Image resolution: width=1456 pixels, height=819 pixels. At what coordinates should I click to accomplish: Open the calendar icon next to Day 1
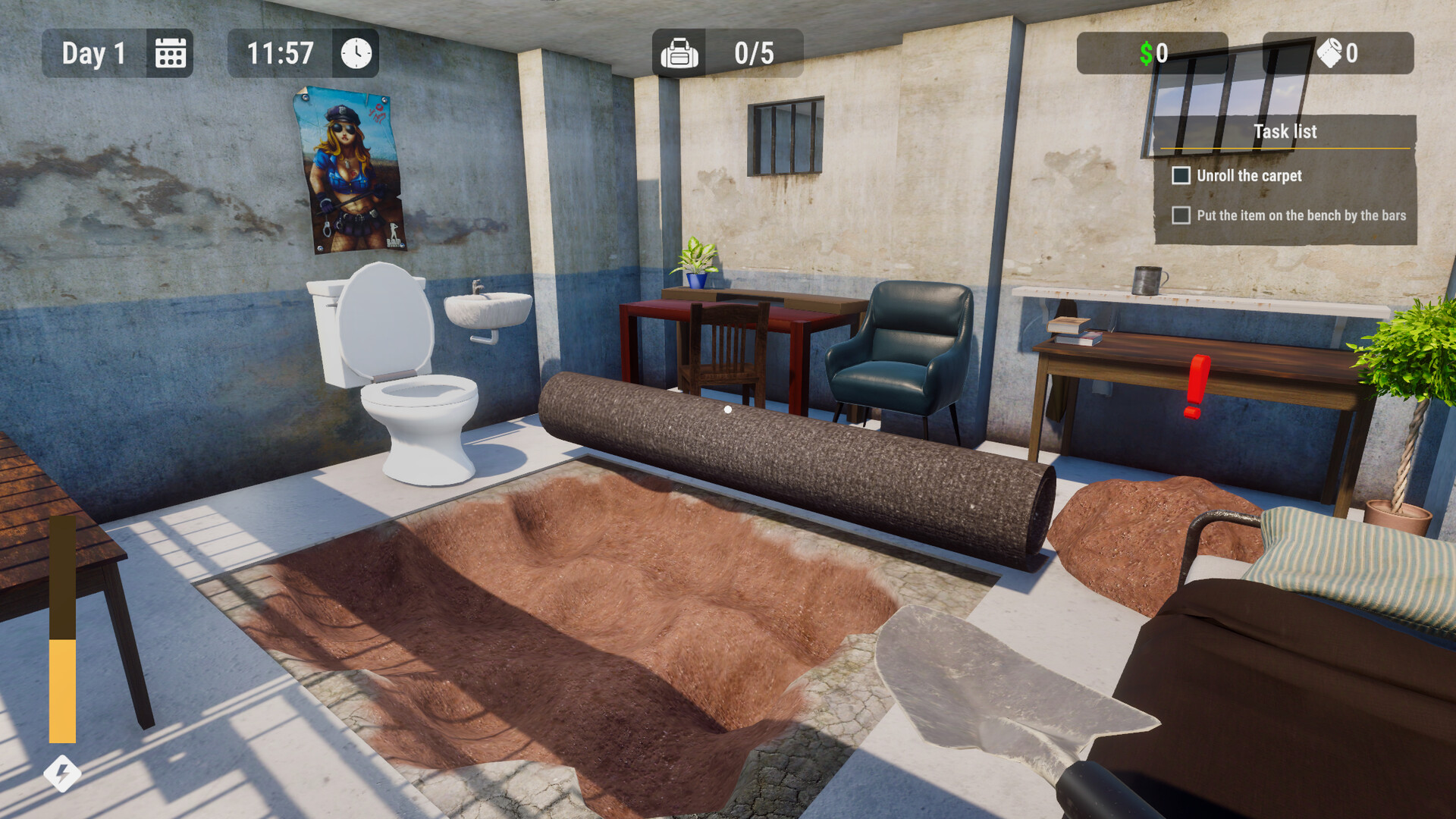(x=171, y=52)
